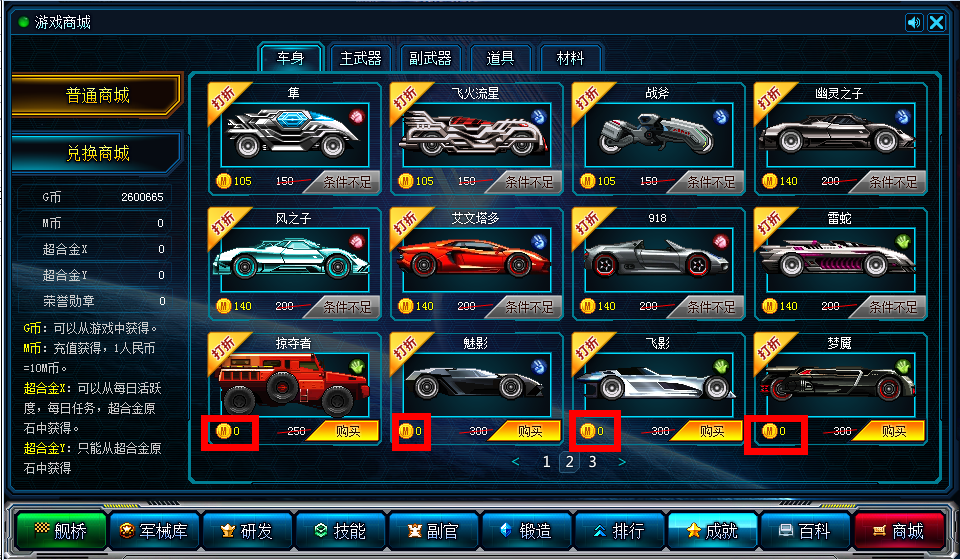Open the 军械库 armory menu
The image size is (960, 560).
[x=155, y=531]
